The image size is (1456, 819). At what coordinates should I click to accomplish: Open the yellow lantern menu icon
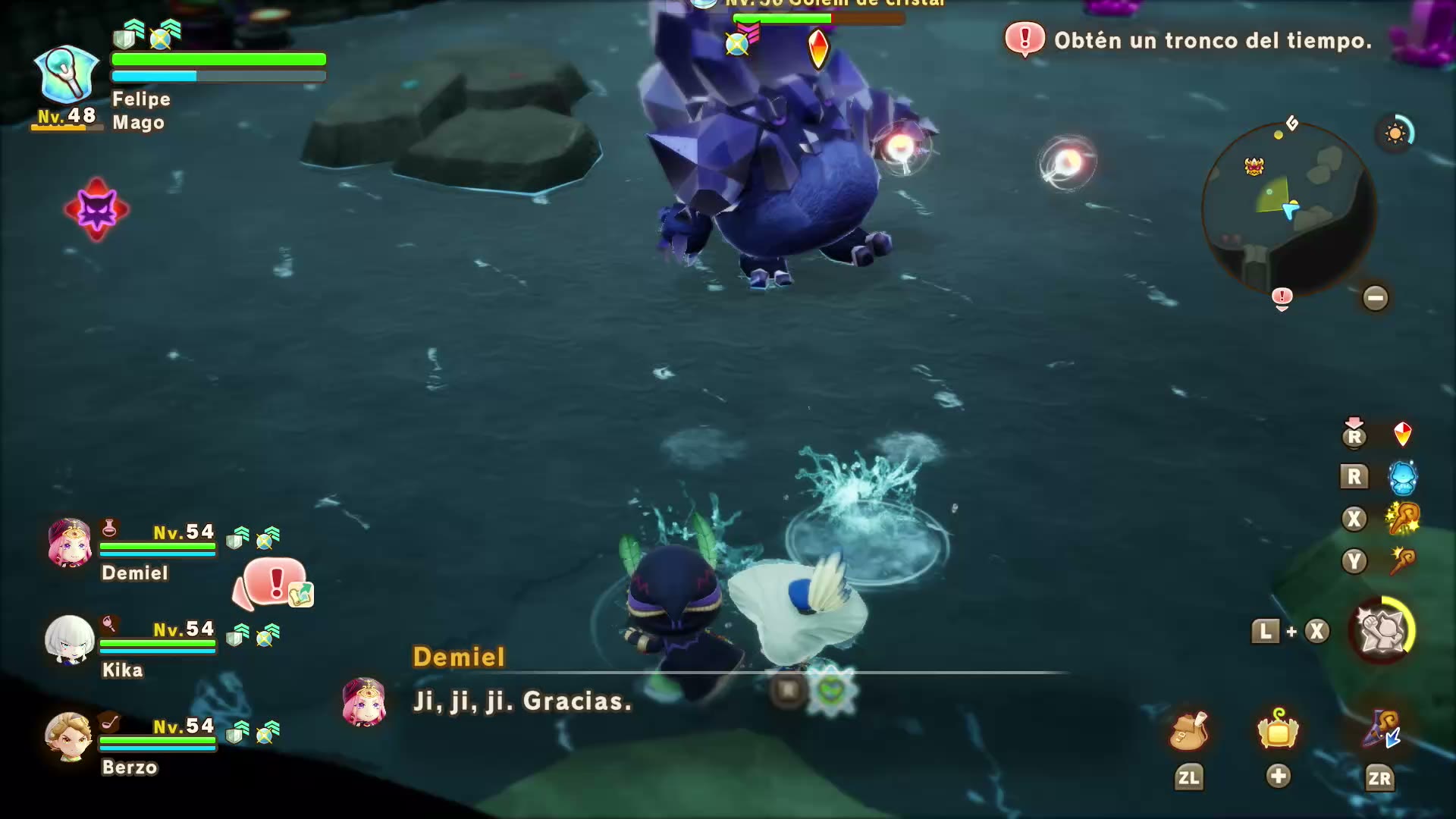tap(1278, 732)
